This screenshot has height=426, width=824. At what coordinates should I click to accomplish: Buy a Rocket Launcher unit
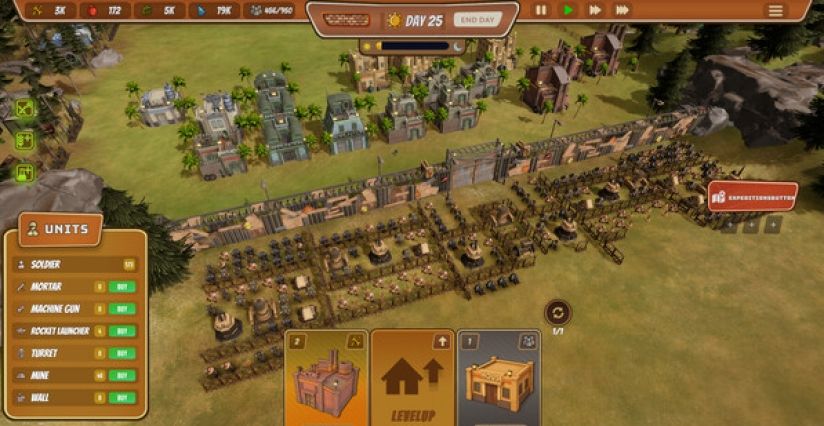[121, 331]
